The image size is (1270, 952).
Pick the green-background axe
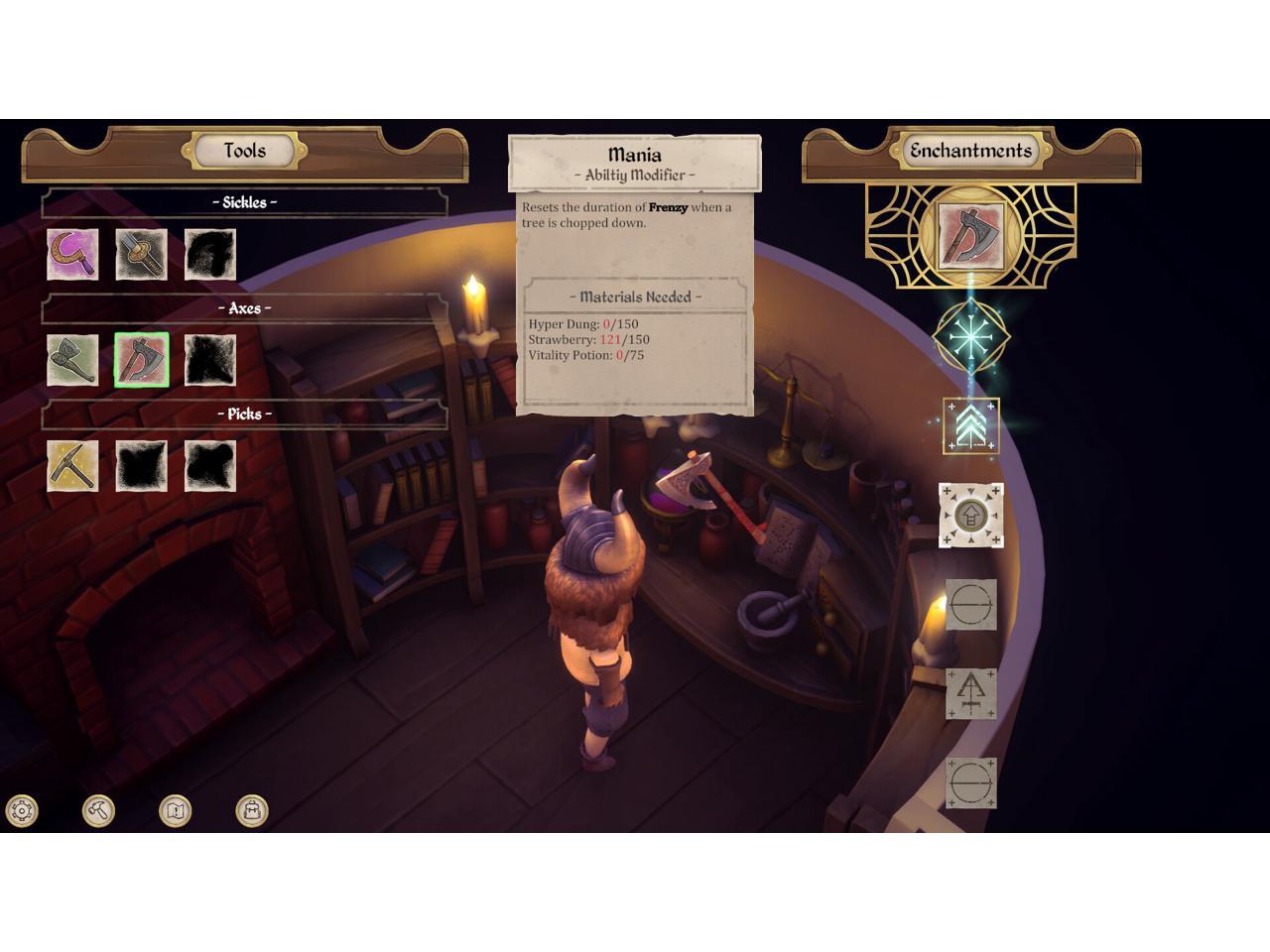coord(72,360)
